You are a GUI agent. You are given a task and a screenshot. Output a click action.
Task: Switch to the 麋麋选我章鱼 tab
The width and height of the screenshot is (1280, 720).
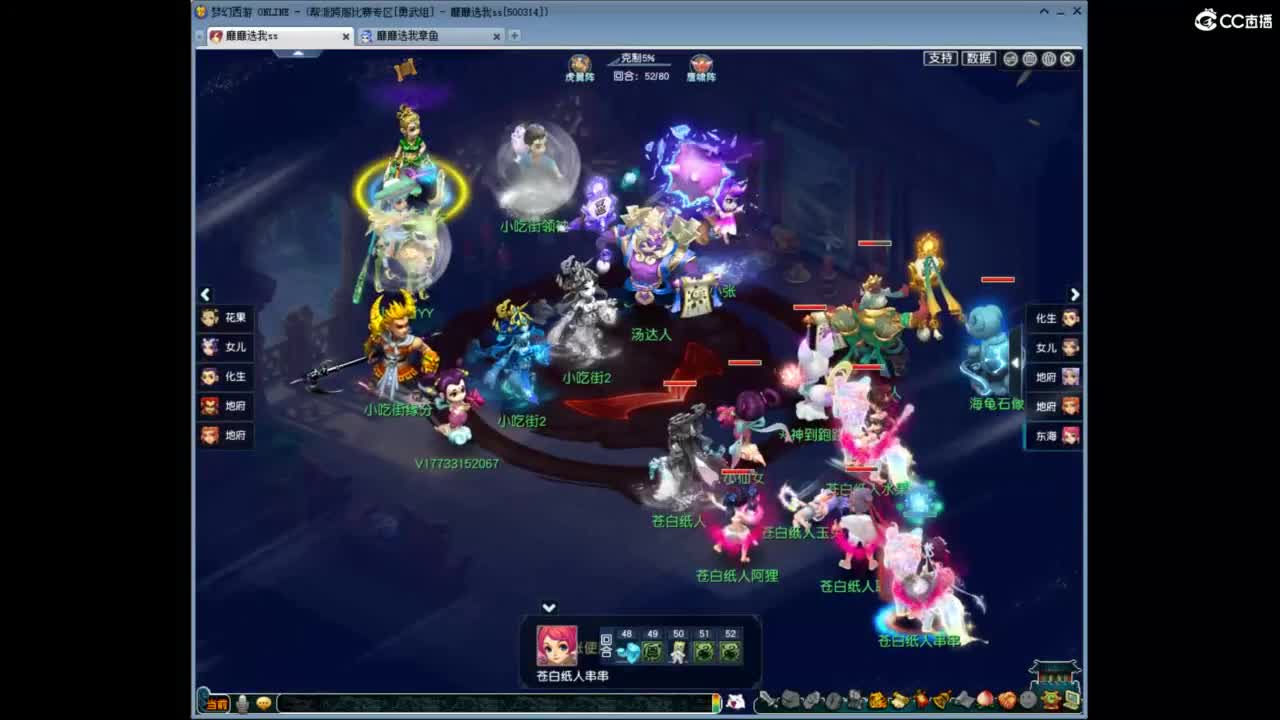pyautogui.click(x=420, y=36)
